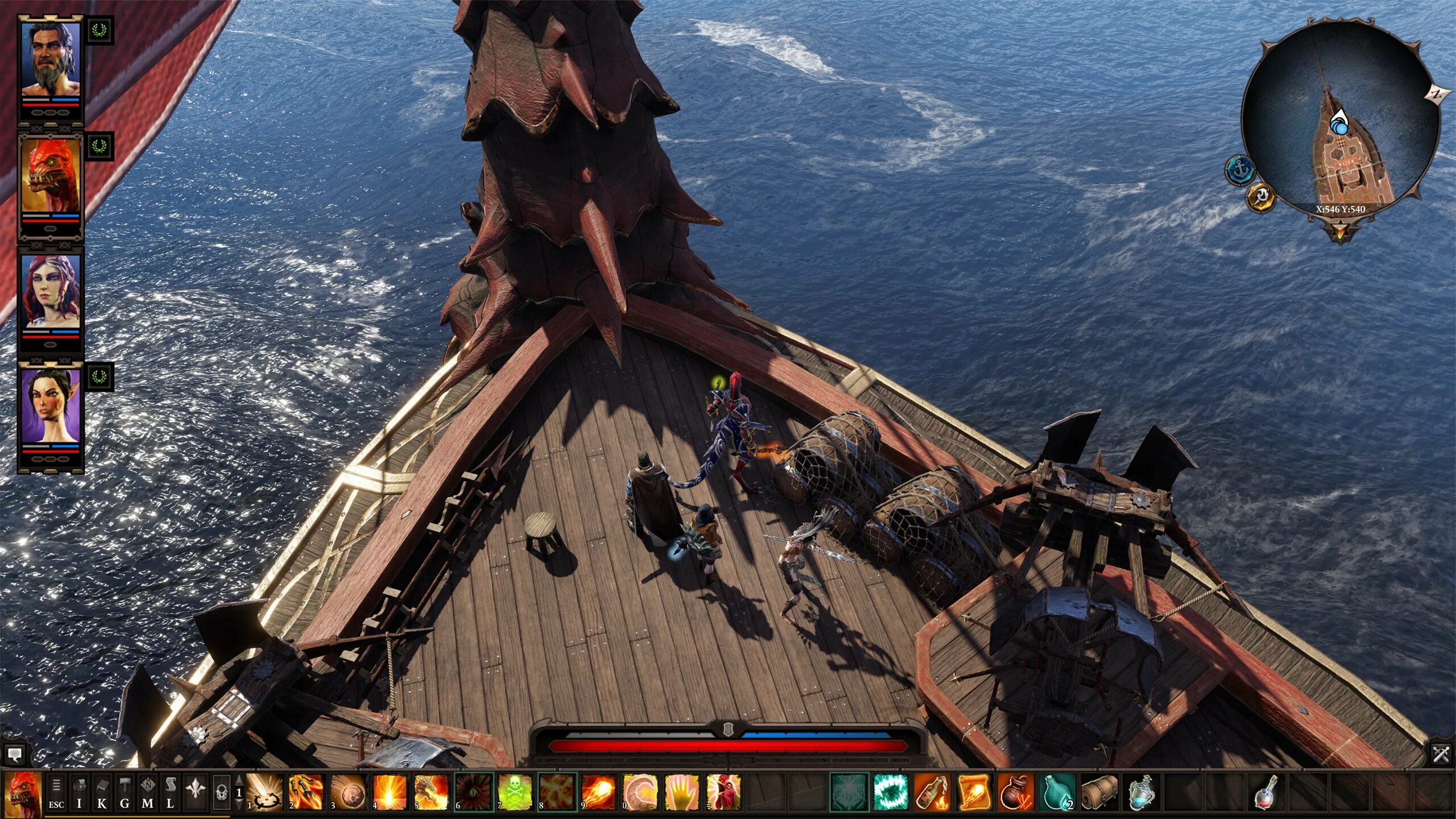Toggle the crossed swords combat button

(x=1441, y=755)
